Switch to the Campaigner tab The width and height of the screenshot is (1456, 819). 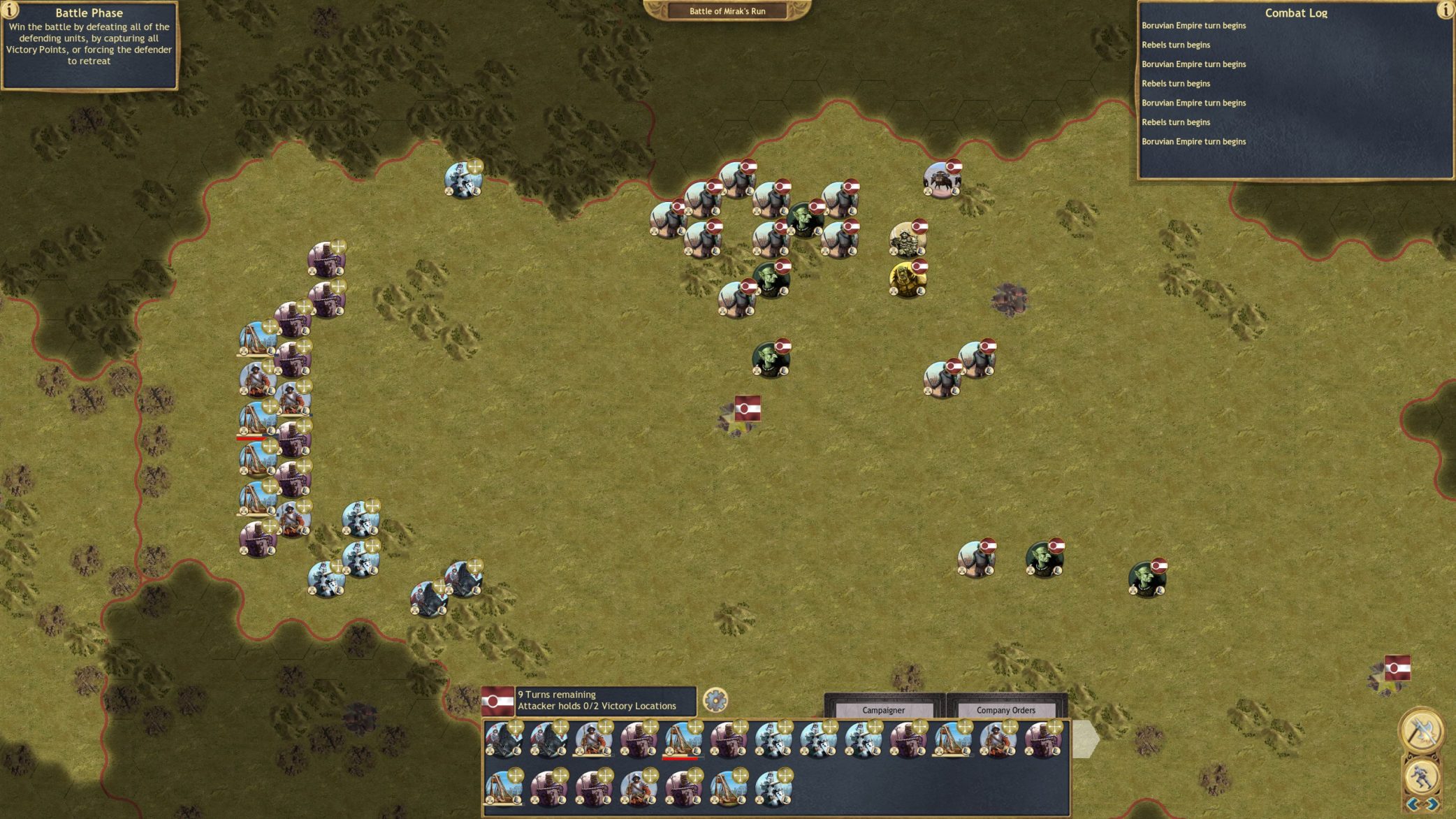click(883, 710)
